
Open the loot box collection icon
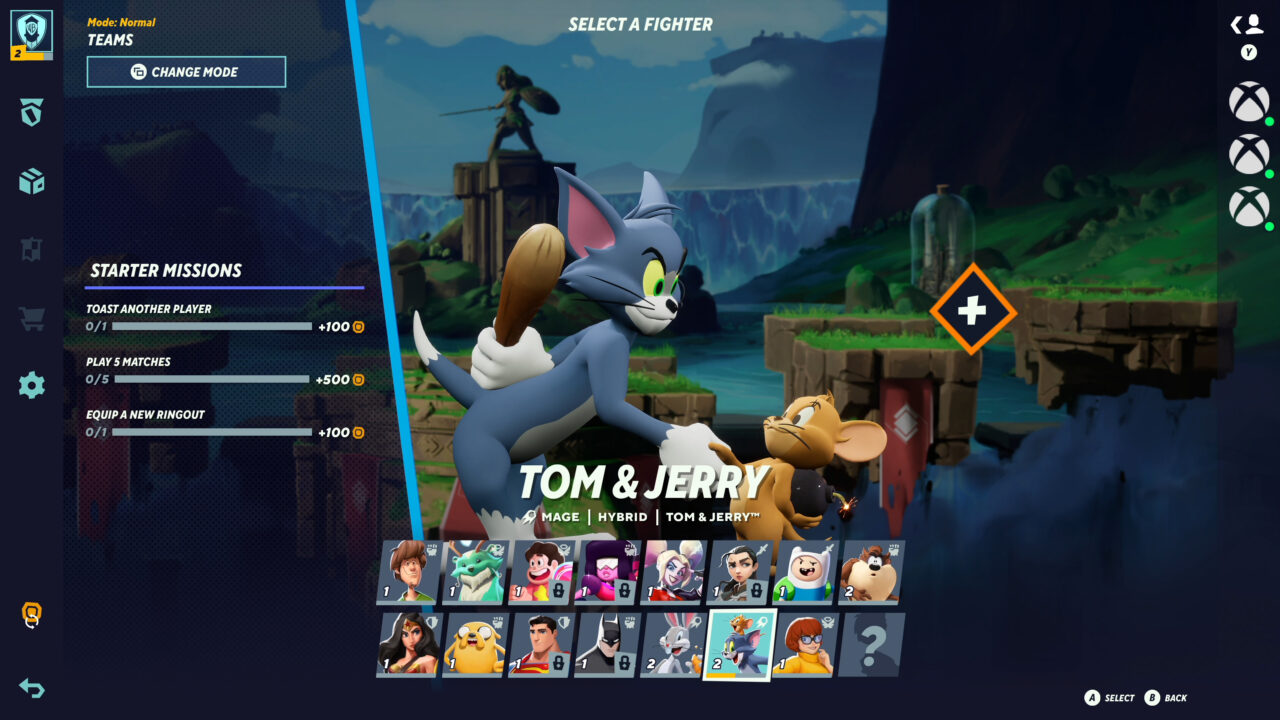pos(30,183)
